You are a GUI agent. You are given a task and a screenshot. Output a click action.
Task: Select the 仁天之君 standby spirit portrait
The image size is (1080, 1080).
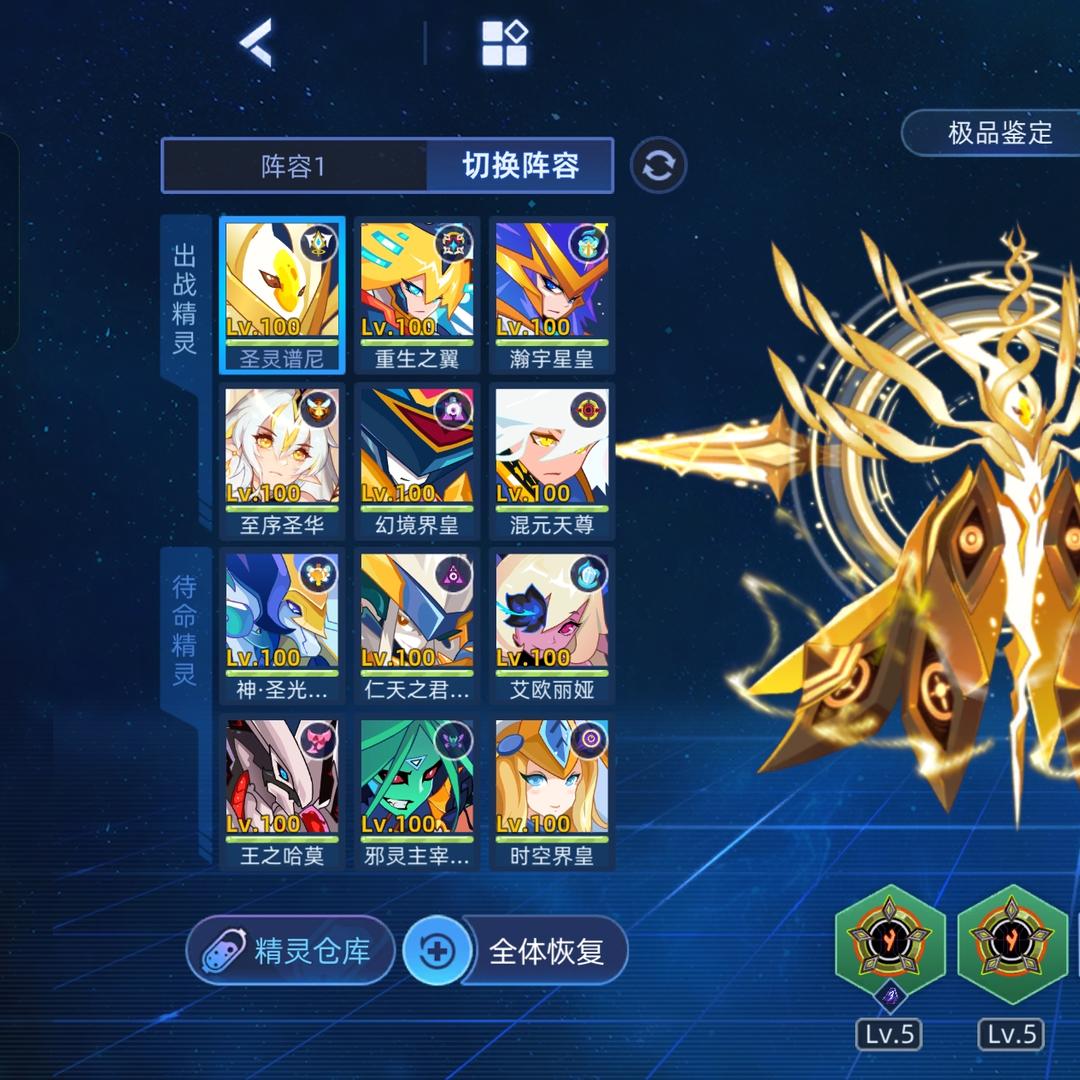coord(417,626)
